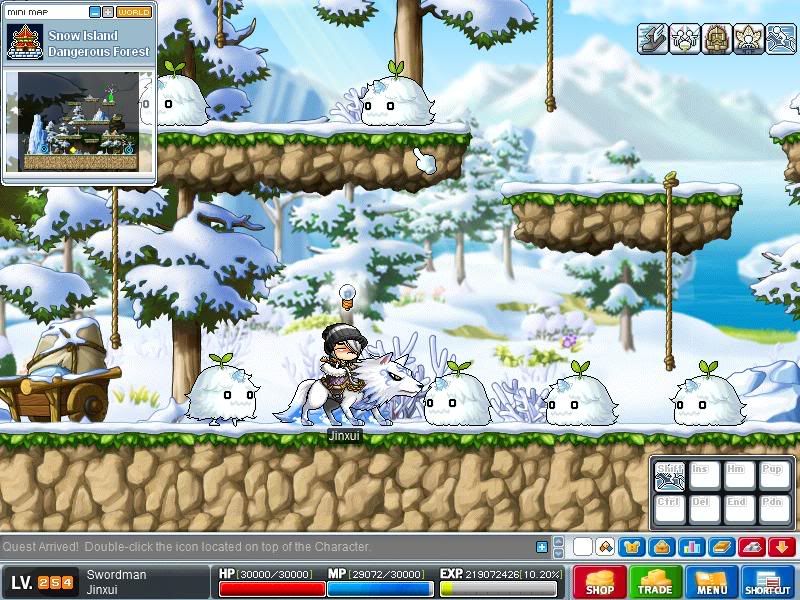
Task: Open the skill book icon
Action: [720, 547]
